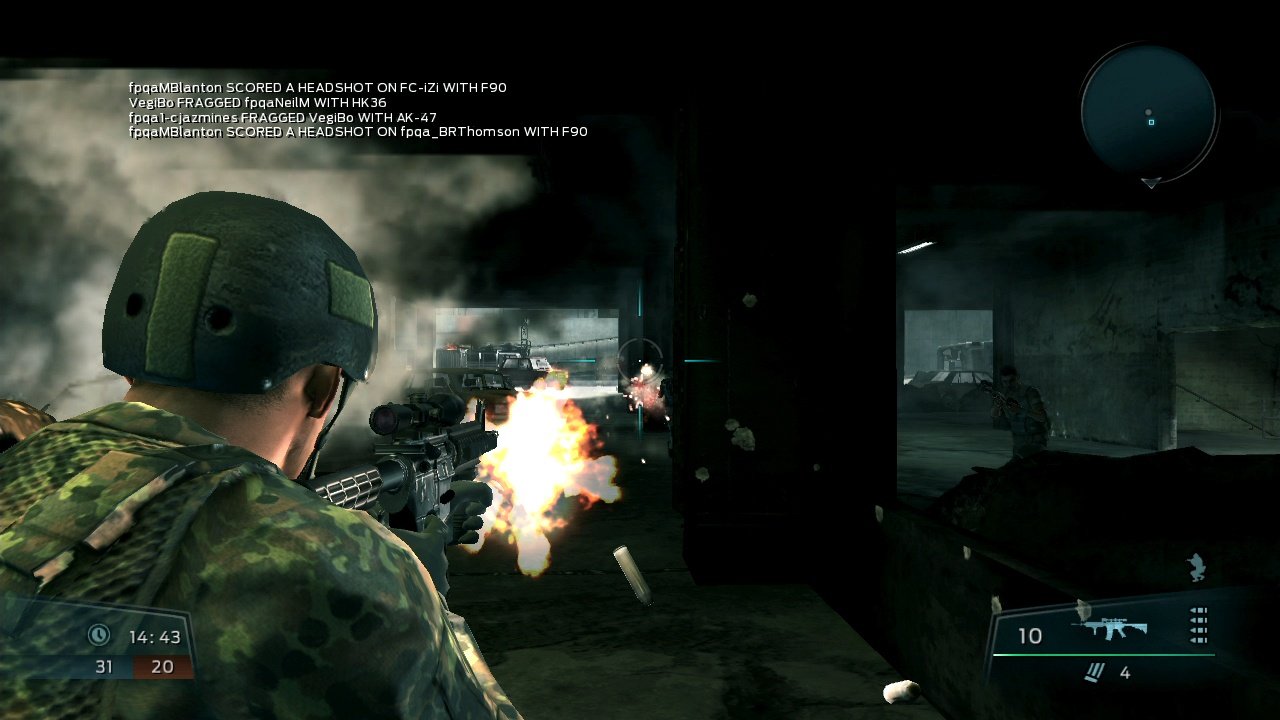The width and height of the screenshot is (1280, 720).
Task: Click the teammate dot inside the radar
Action: [1148, 112]
